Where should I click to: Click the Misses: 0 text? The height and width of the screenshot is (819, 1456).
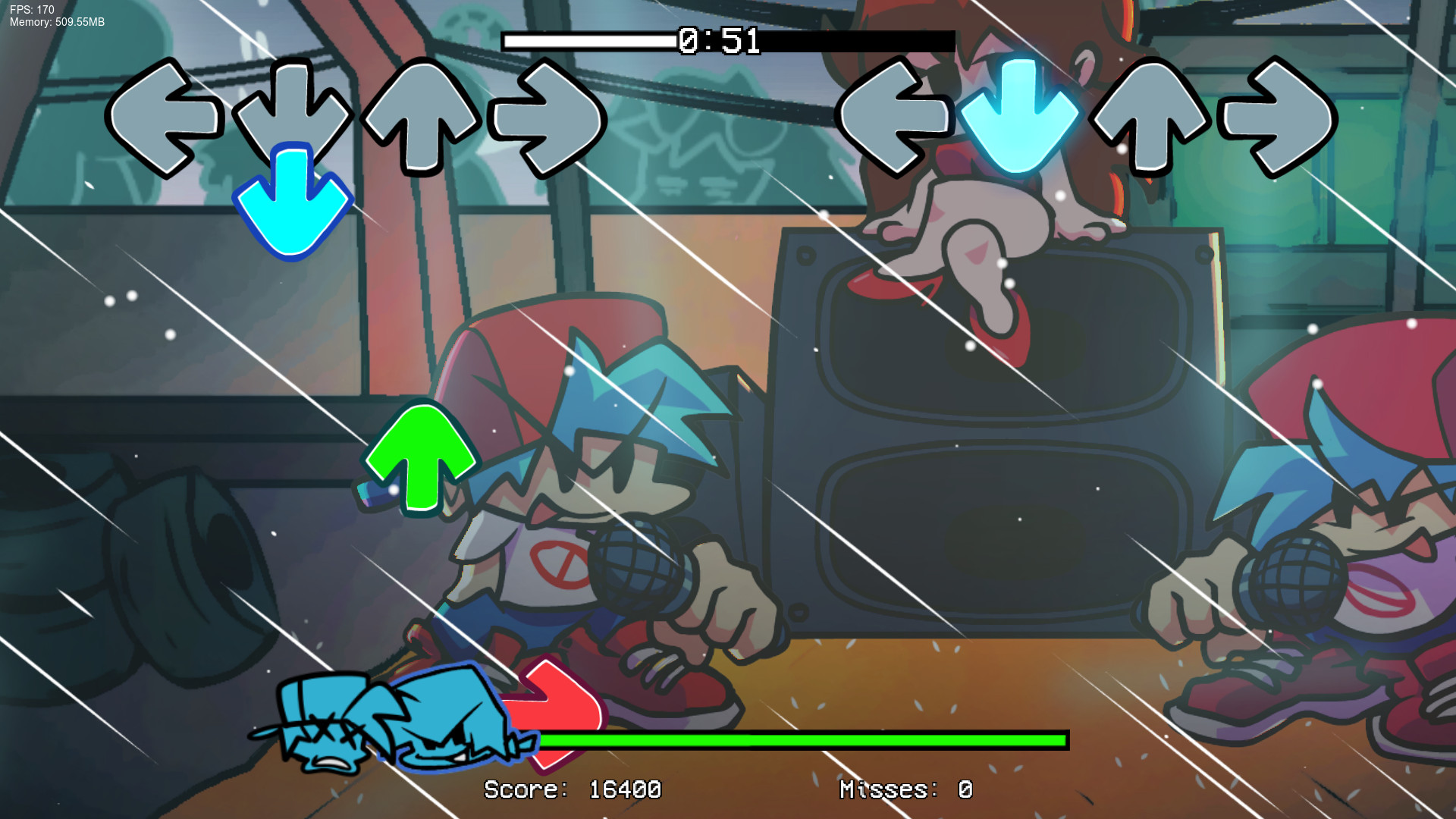pyautogui.click(x=904, y=789)
